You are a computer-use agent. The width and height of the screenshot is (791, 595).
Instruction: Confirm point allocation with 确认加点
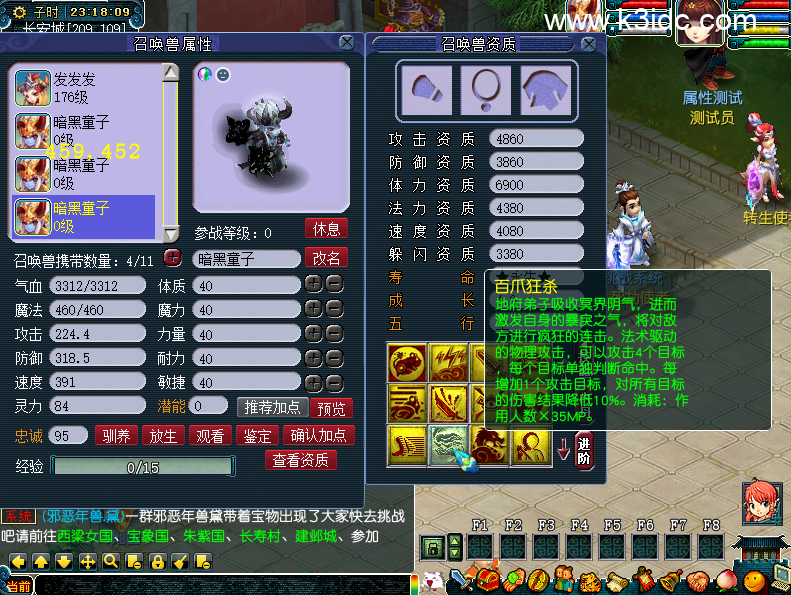pos(318,435)
